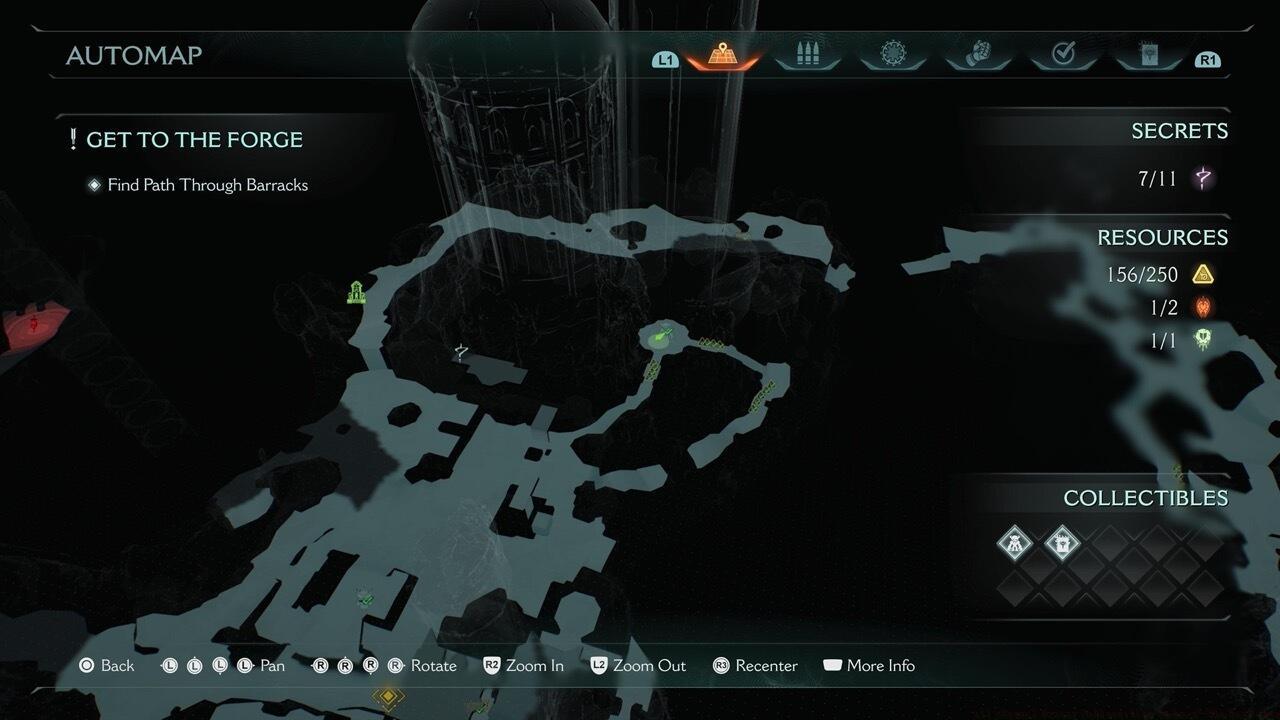The width and height of the screenshot is (1280, 720).
Task: Open the spiked circle tab
Action: pos(893,55)
